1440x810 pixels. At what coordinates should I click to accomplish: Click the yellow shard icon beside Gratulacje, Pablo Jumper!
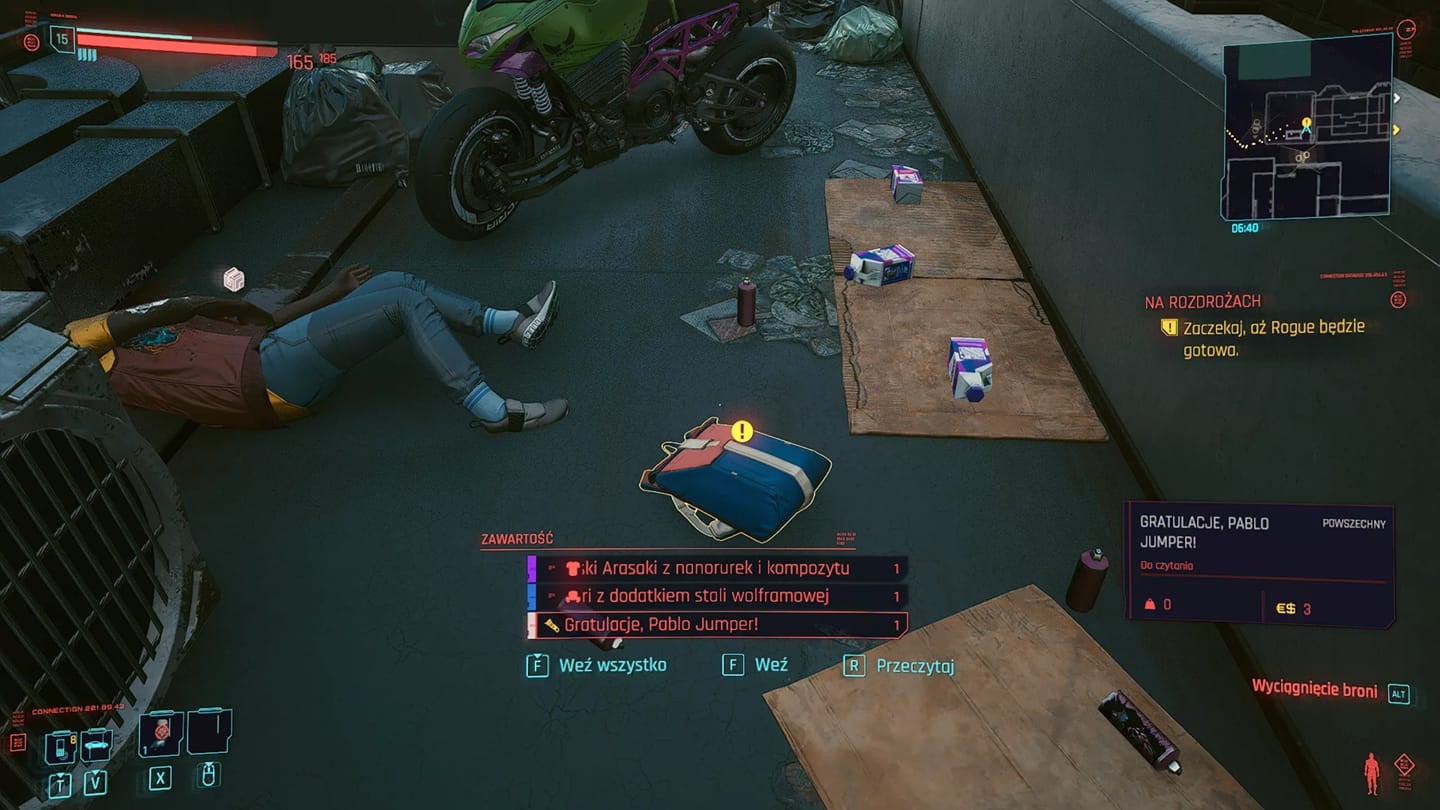pos(552,625)
